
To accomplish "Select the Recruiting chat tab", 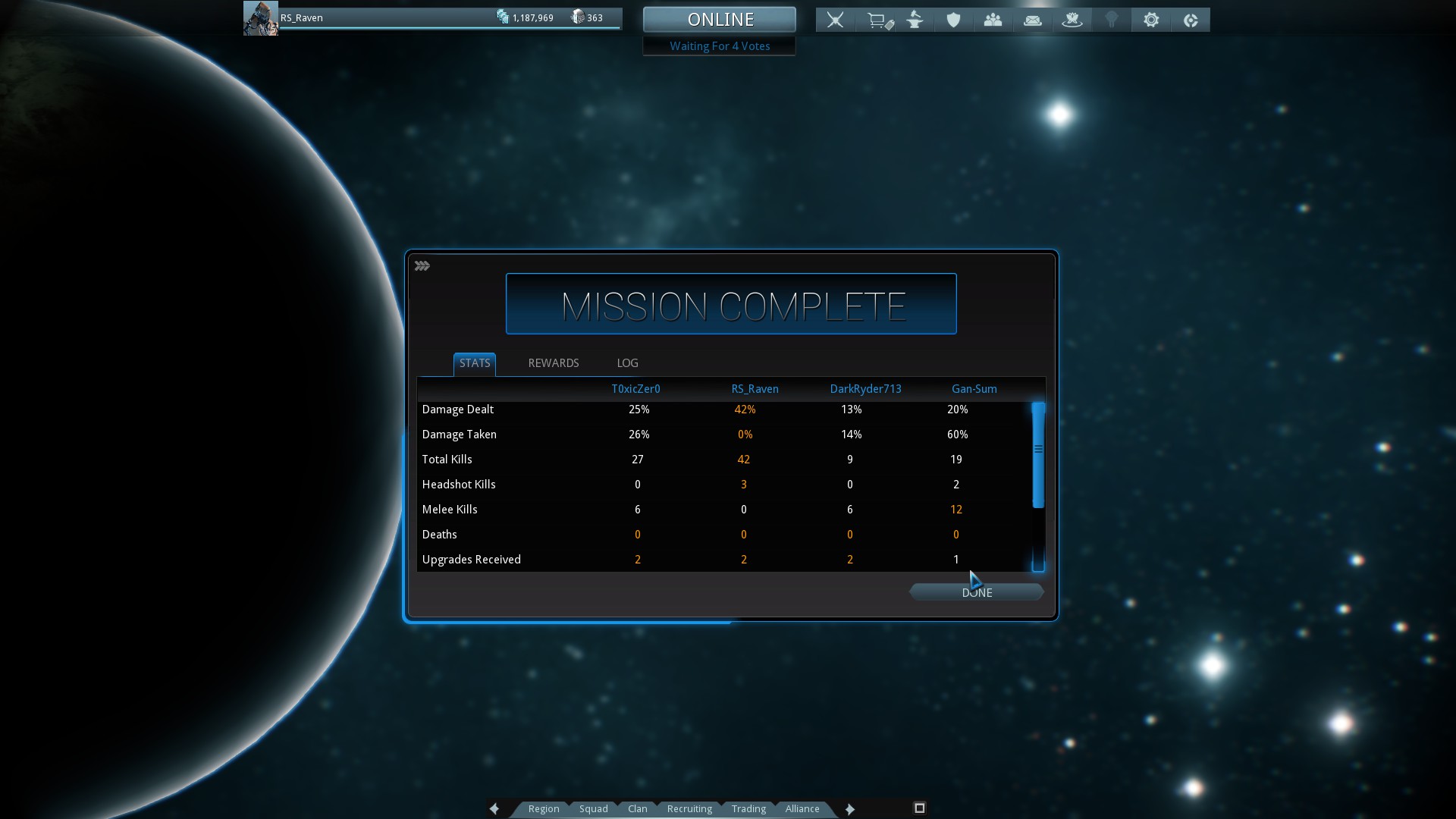I will [x=689, y=808].
